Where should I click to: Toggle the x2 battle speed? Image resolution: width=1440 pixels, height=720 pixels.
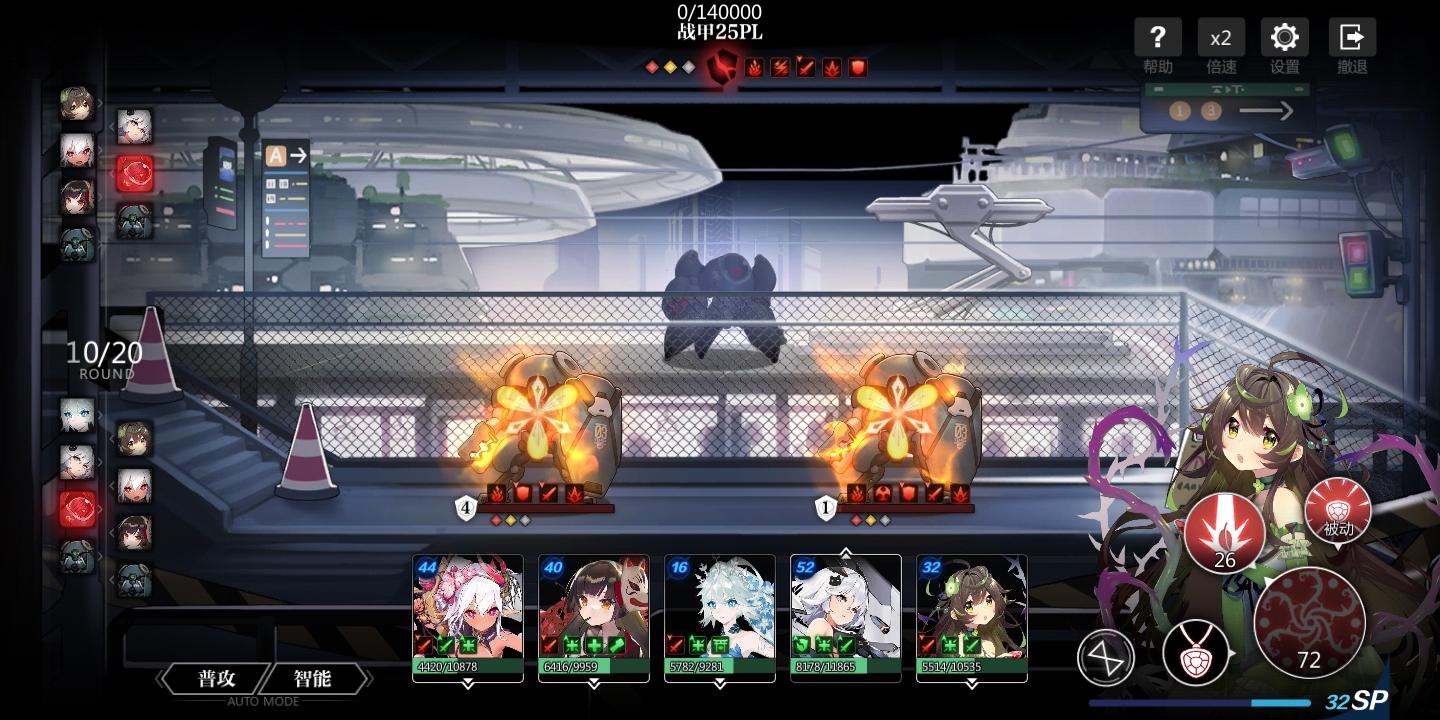pyautogui.click(x=1221, y=37)
